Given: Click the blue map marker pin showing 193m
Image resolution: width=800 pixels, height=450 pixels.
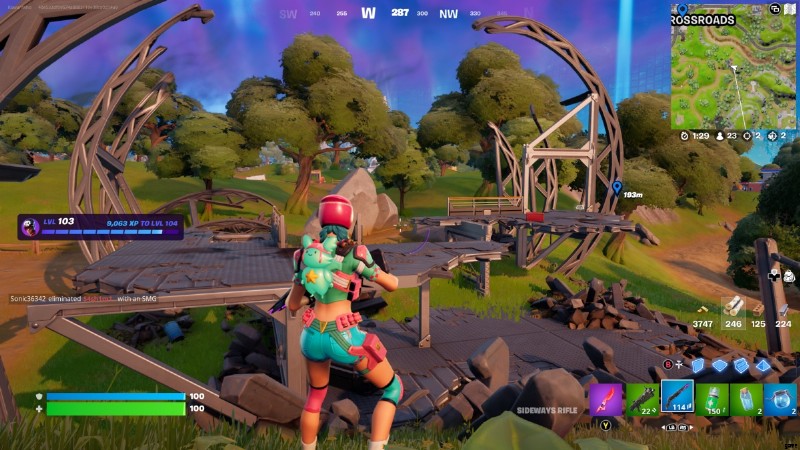Looking at the screenshot, I should [x=617, y=186].
